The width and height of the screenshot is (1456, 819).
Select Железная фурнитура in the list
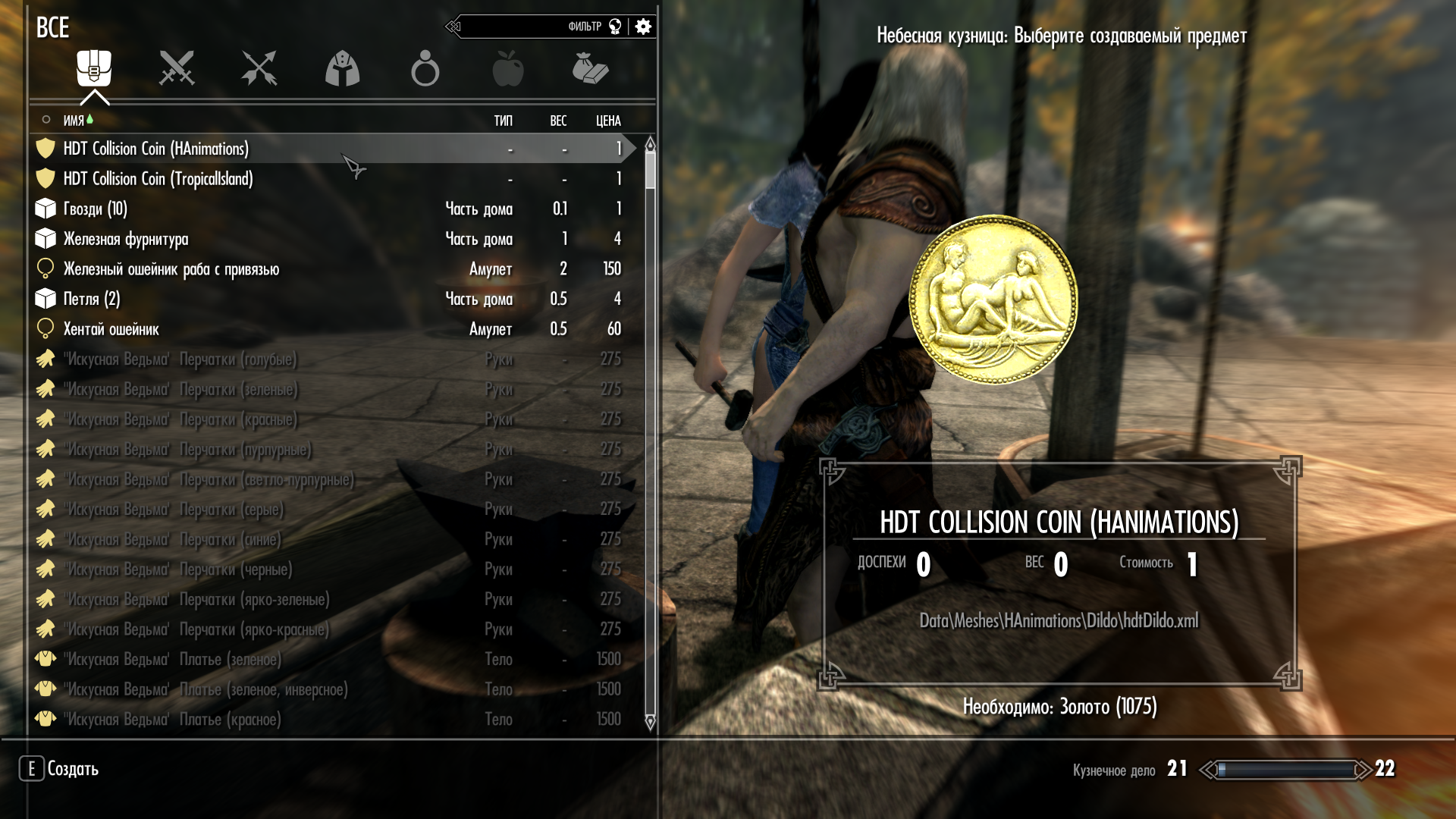tap(126, 239)
